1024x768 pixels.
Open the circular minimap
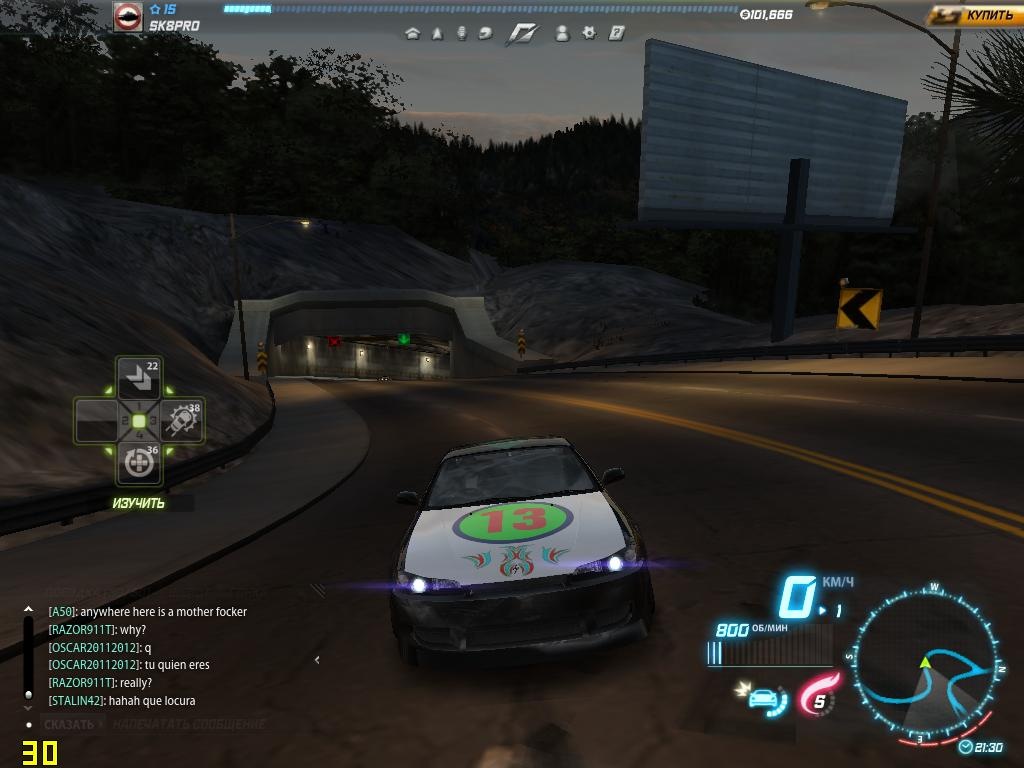coord(925,660)
